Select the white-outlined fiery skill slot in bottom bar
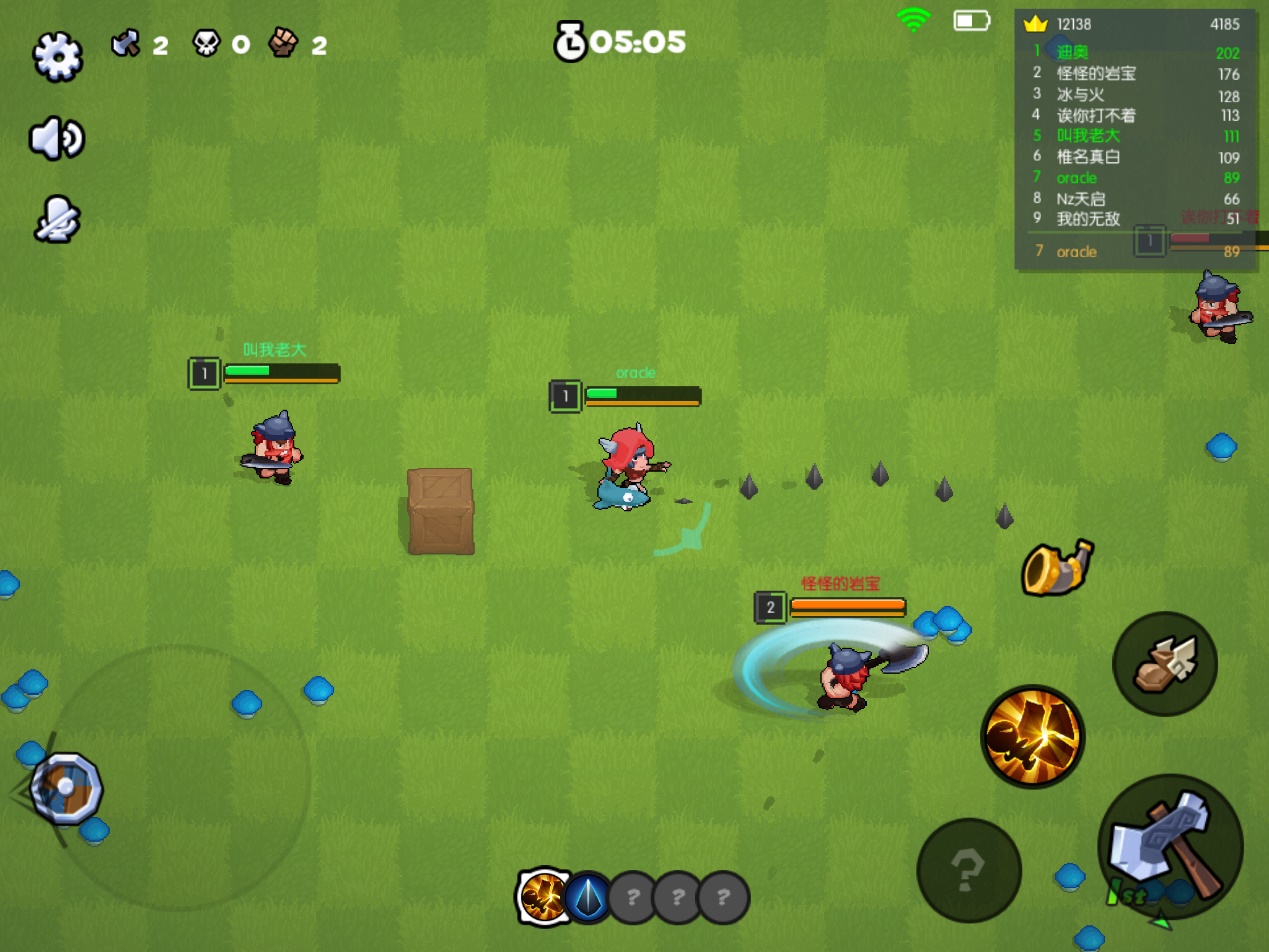This screenshot has width=1269, height=952. (x=545, y=896)
